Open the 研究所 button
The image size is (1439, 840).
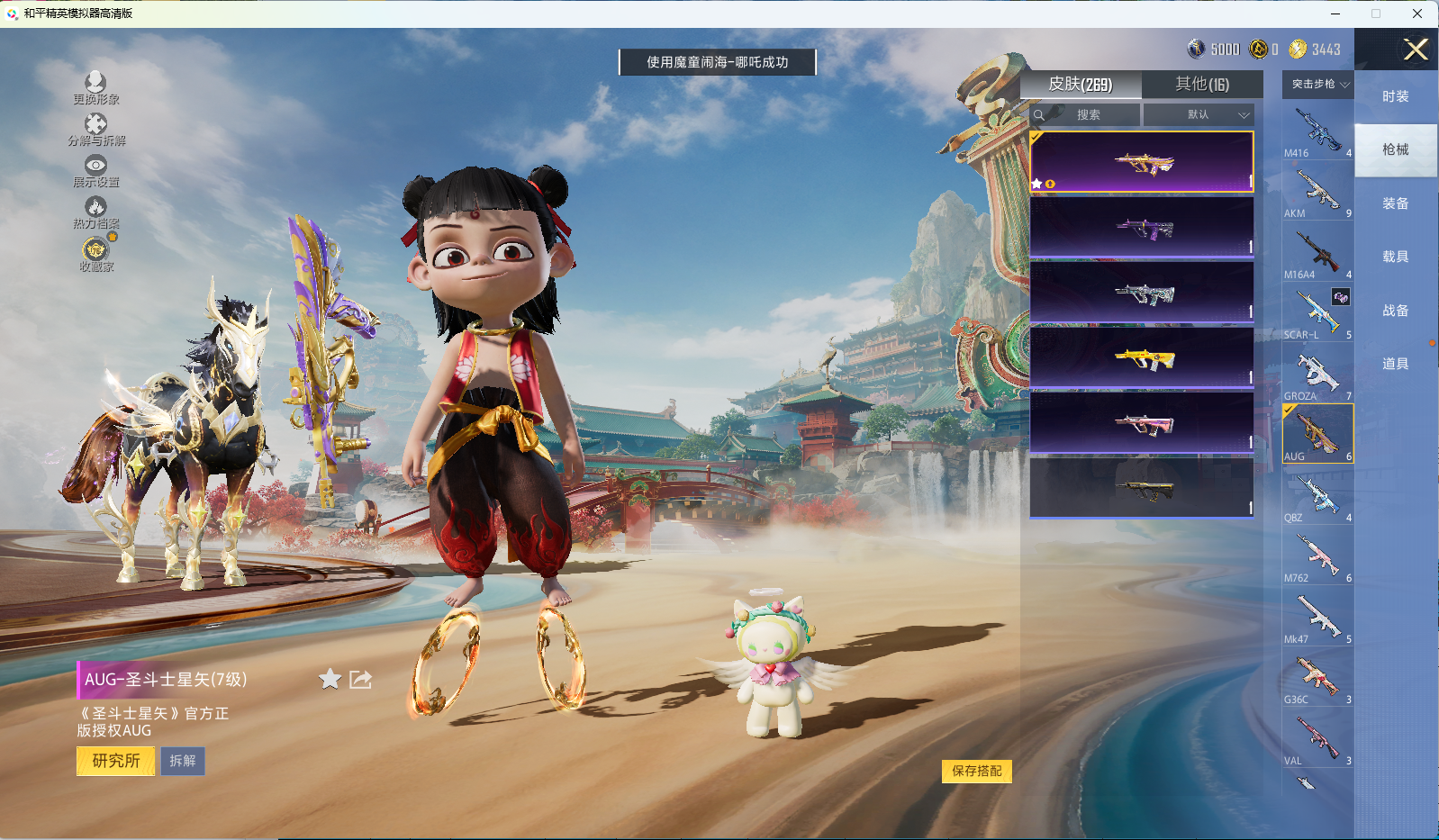coord(116,761)
